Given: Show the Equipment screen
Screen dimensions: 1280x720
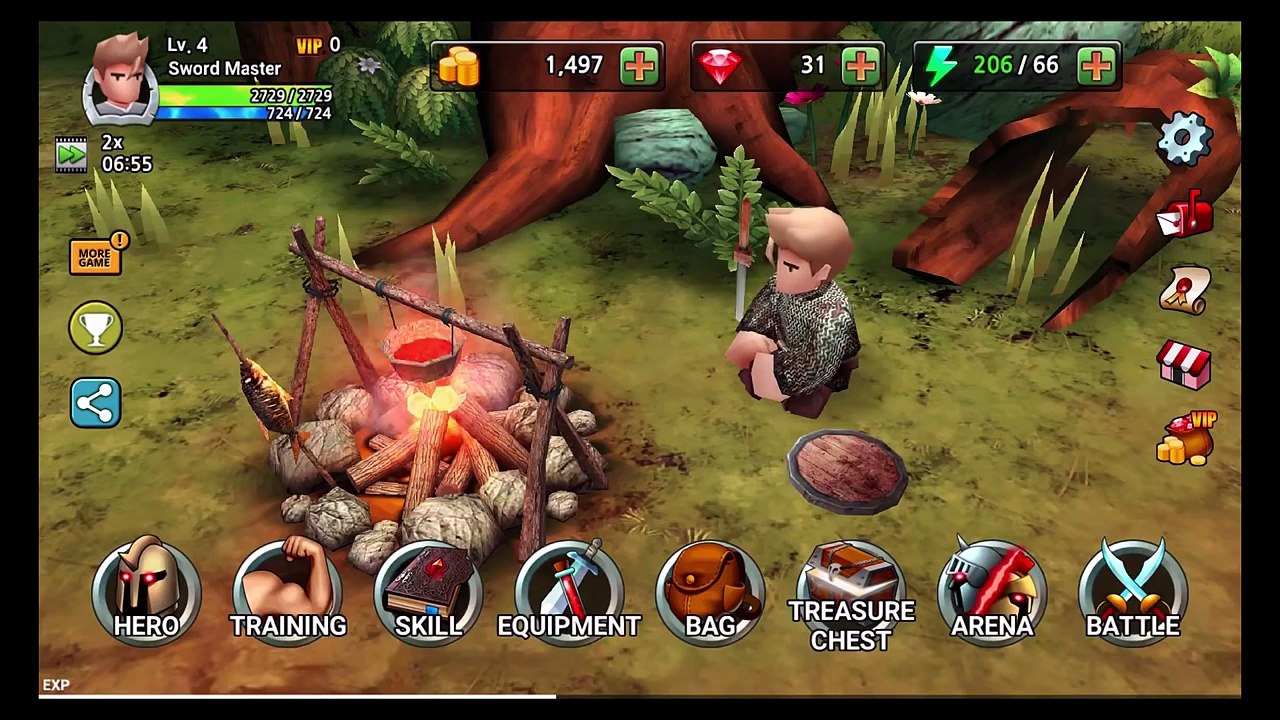Looking at the screenshot, I should (569, 592).
